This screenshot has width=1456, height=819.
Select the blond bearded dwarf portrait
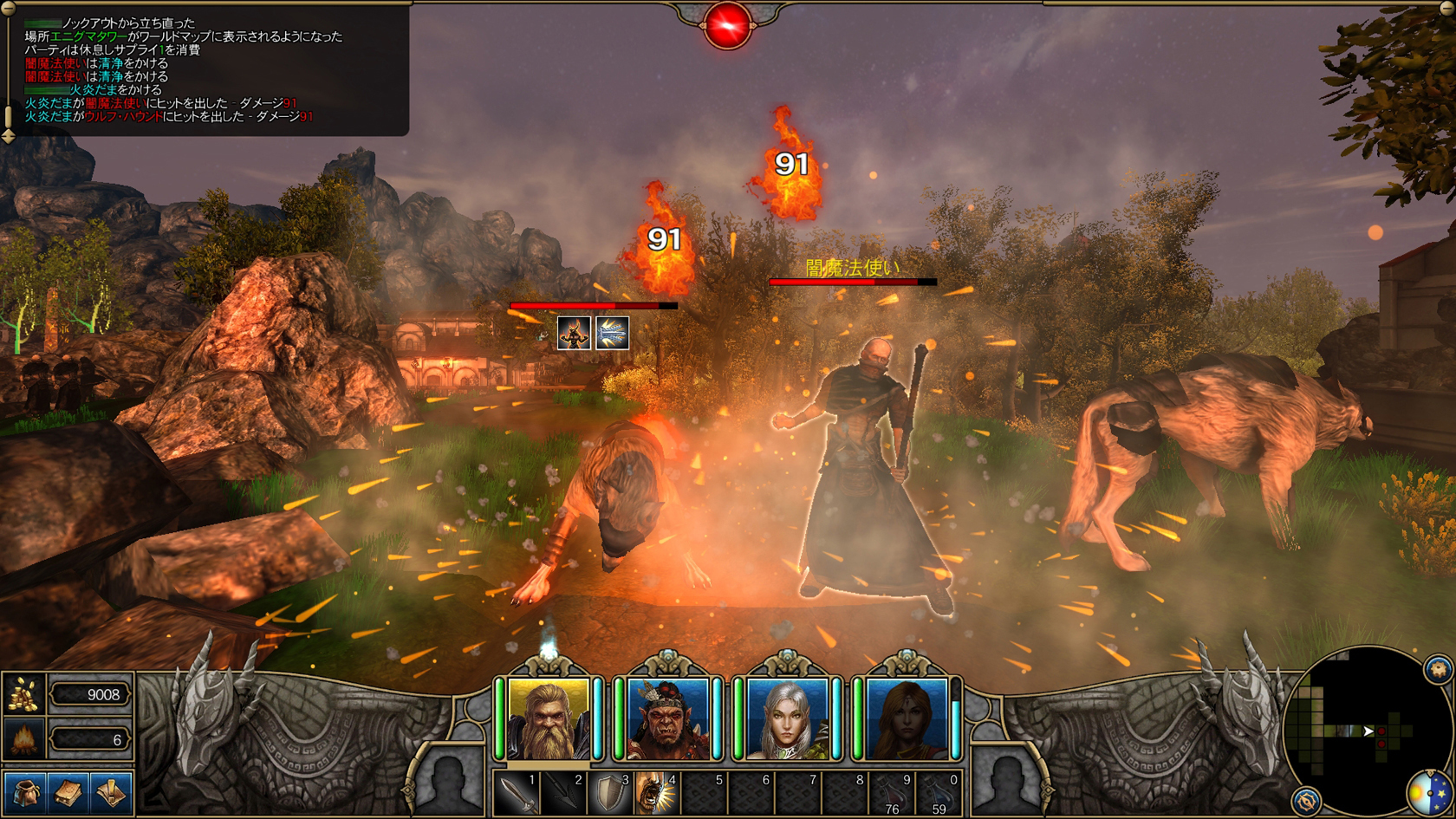tap(549, 718)
